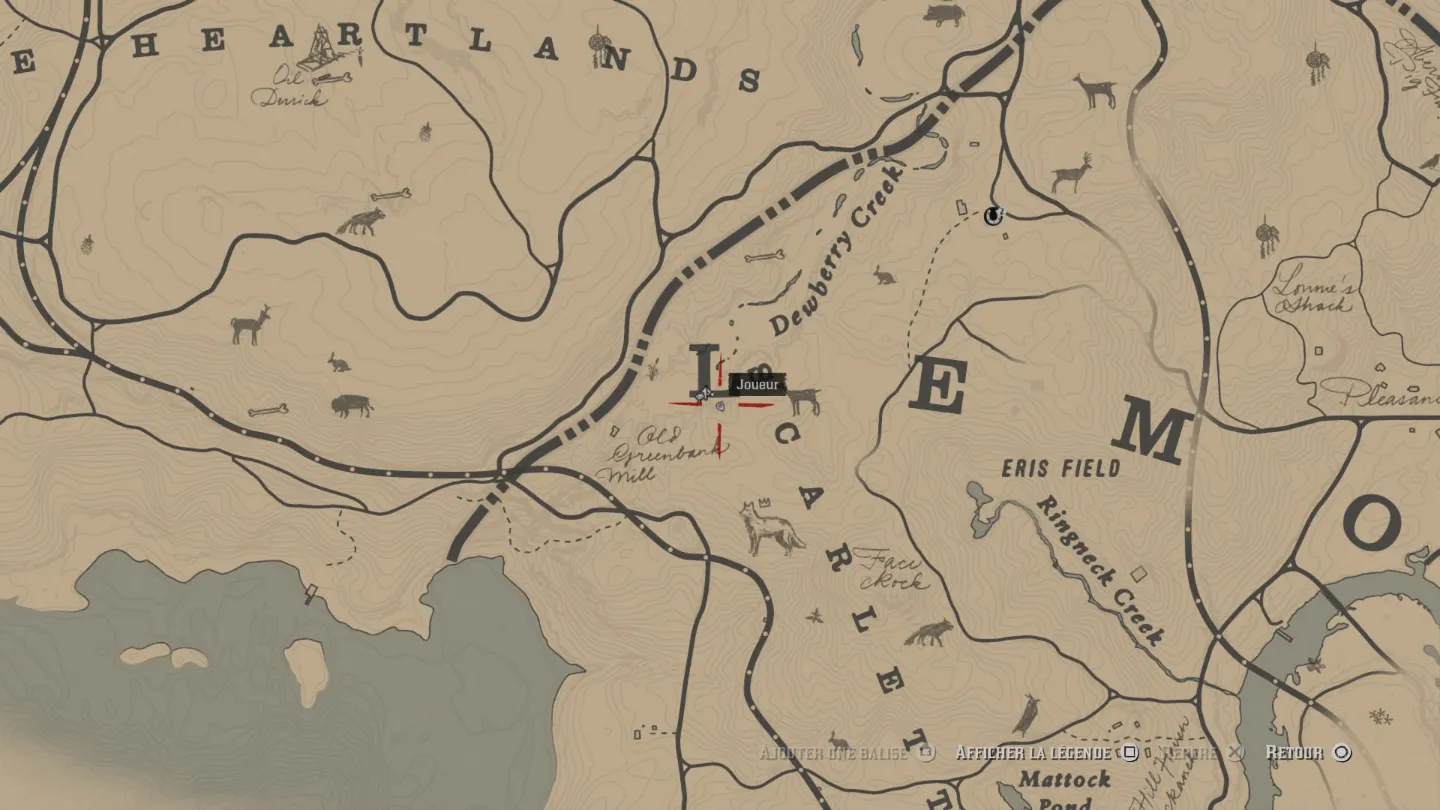
Task: Click the fox icon below Face Rock
Action: click(930, 632)
